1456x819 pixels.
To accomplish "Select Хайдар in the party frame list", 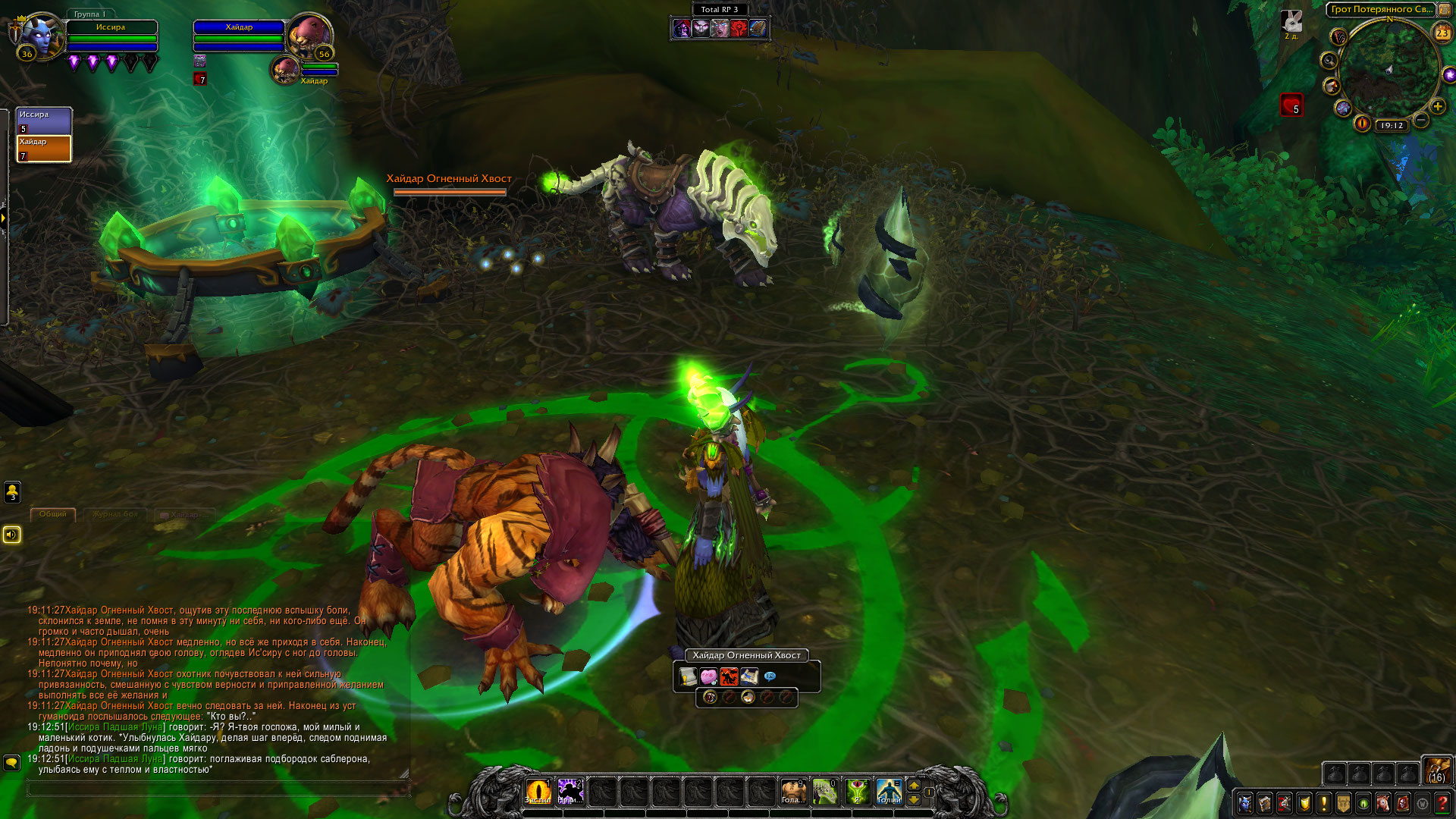I will [x=44, y=149].
